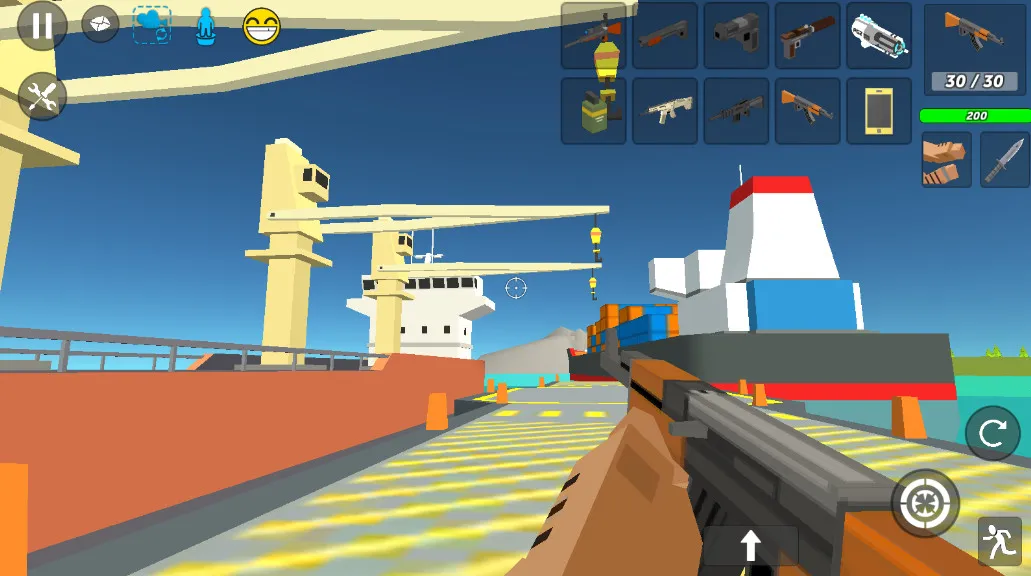Select the AK-47 in the weapon grid
Screen dimensions: 1031x576
[808, 111]
